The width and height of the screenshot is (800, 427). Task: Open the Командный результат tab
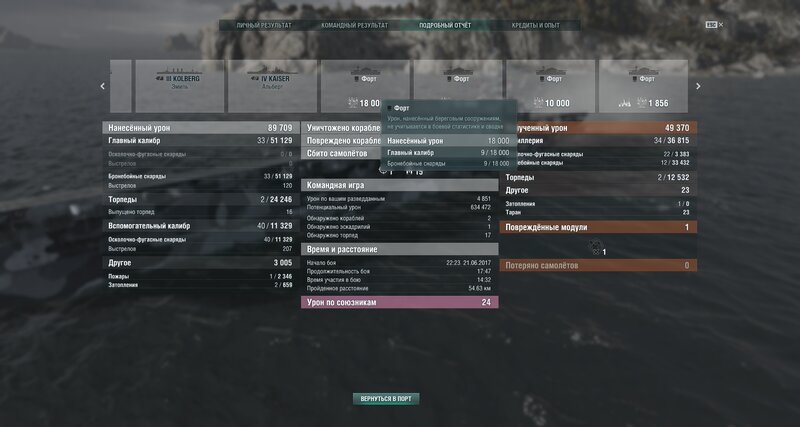coord(352,25)
